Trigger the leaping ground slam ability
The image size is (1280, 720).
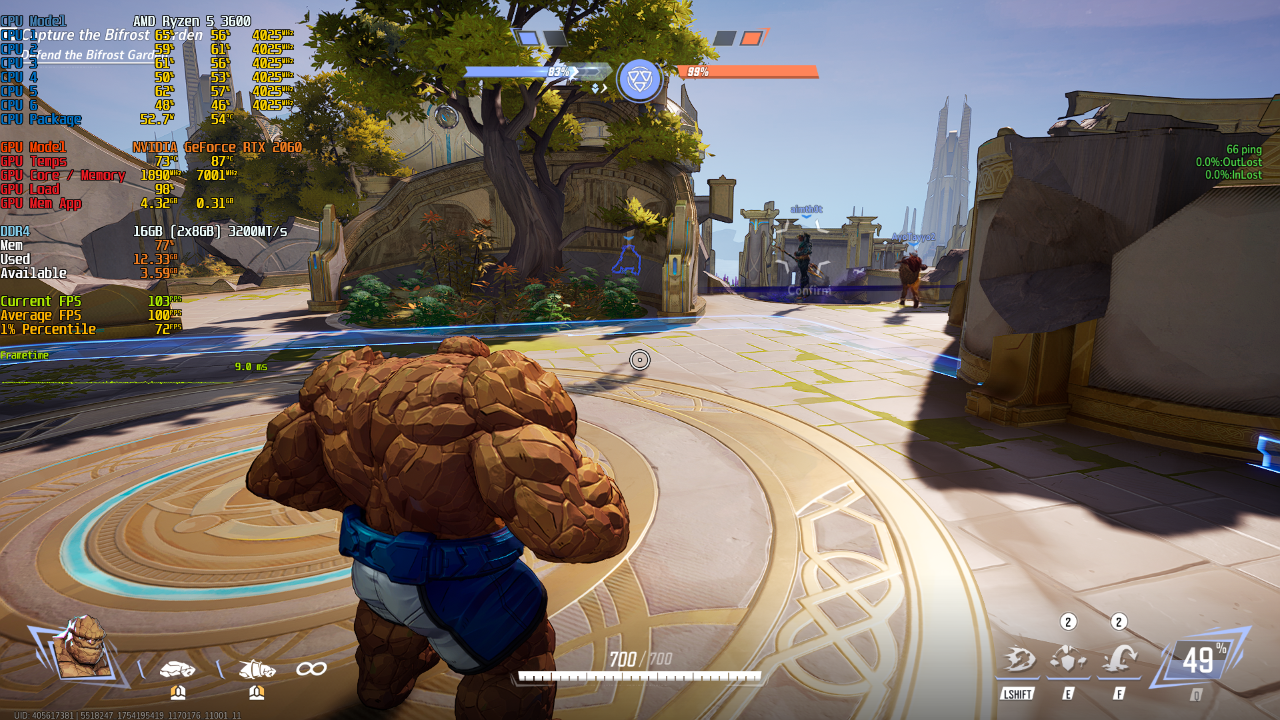pyautogui.click(x=1119, y=660)
